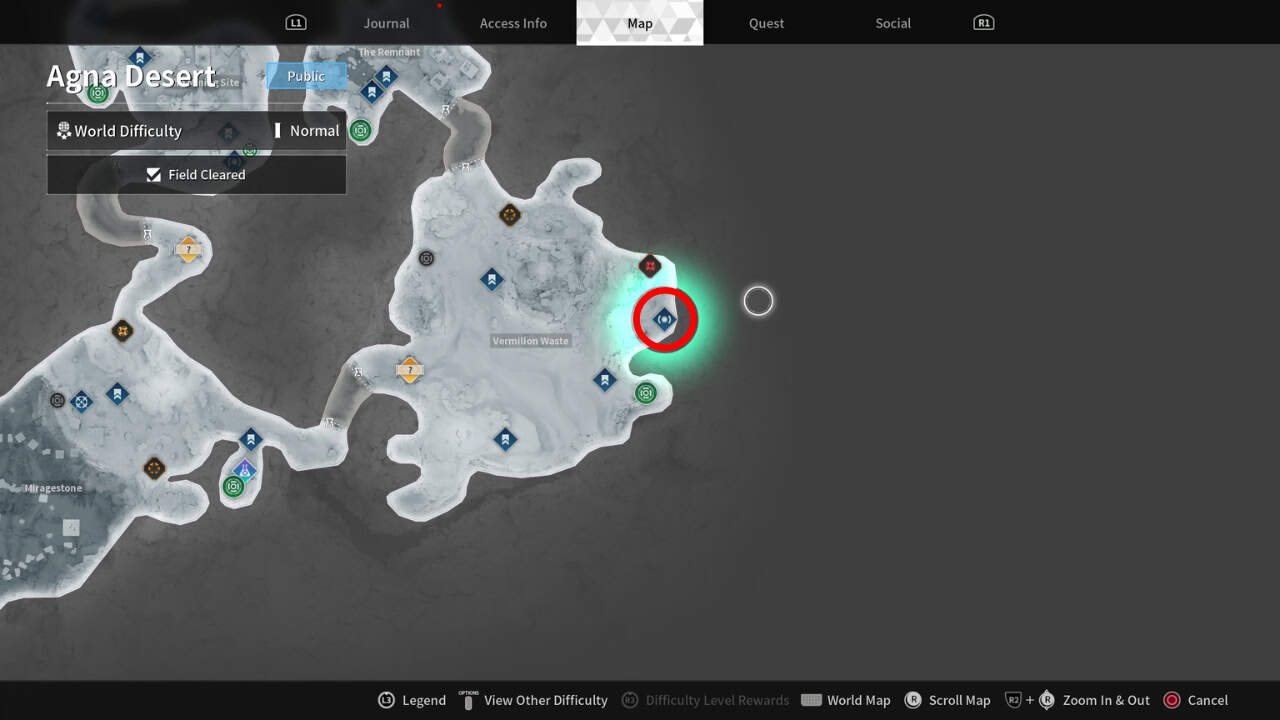Select the purple research icon near Miragestone

245,471
